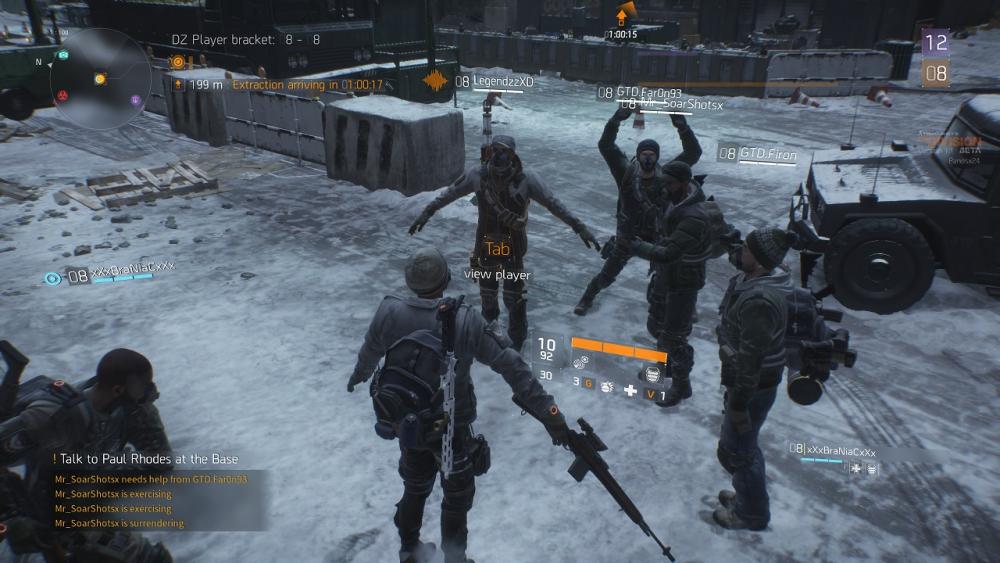Click the orange voice chat waveform icon
Viewport: 1000px width, 563px height.
click(436, 81)
